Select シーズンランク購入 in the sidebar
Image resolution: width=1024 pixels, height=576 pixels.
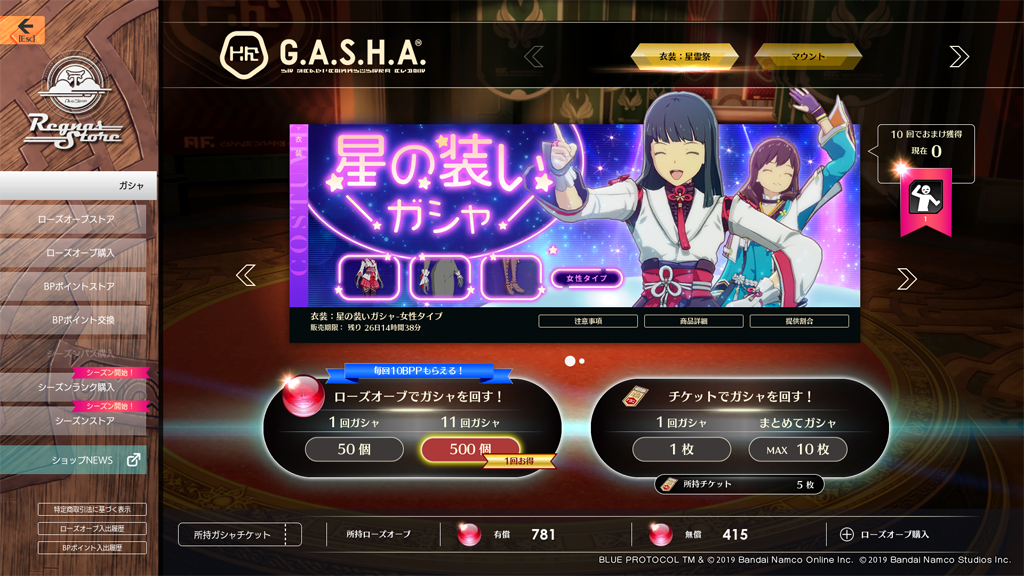[x=75, y=387]
